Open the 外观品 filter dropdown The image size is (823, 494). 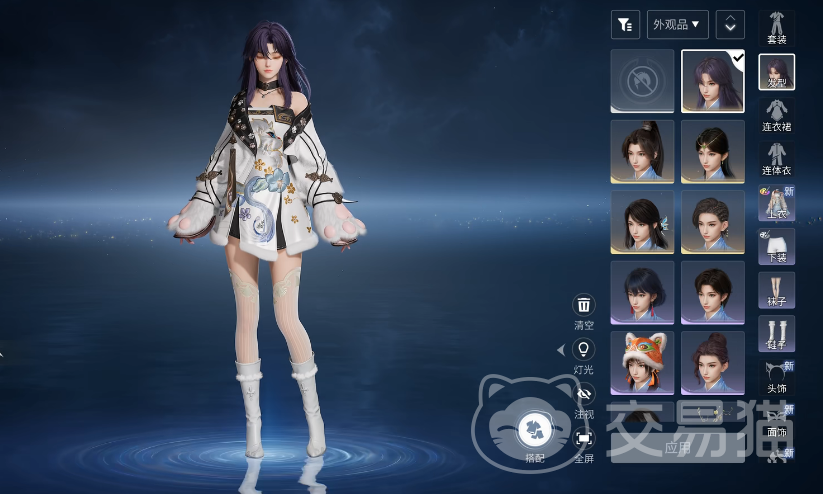pos(679,24)
